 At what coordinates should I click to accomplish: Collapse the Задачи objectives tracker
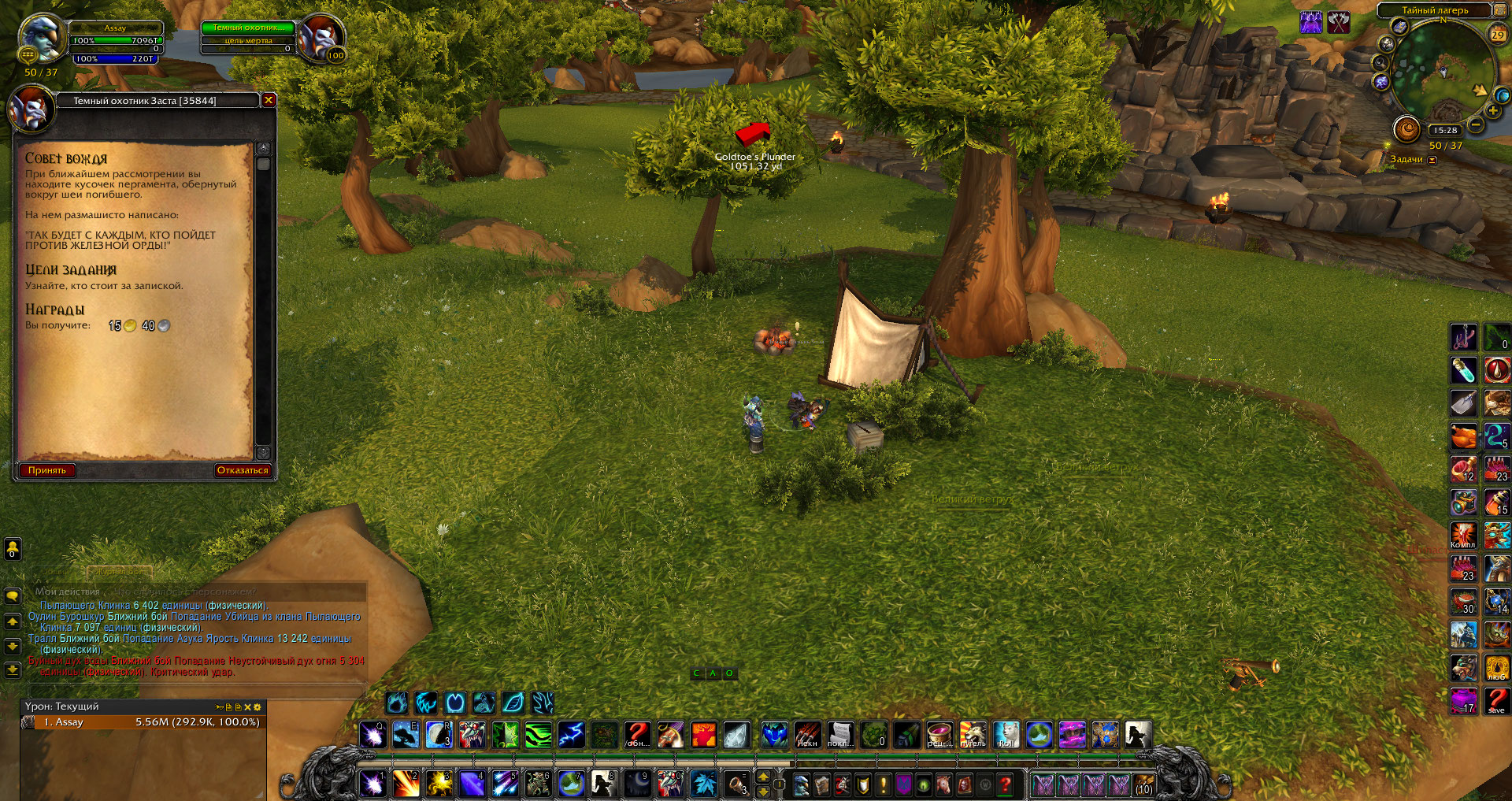tap(1432, 160)
